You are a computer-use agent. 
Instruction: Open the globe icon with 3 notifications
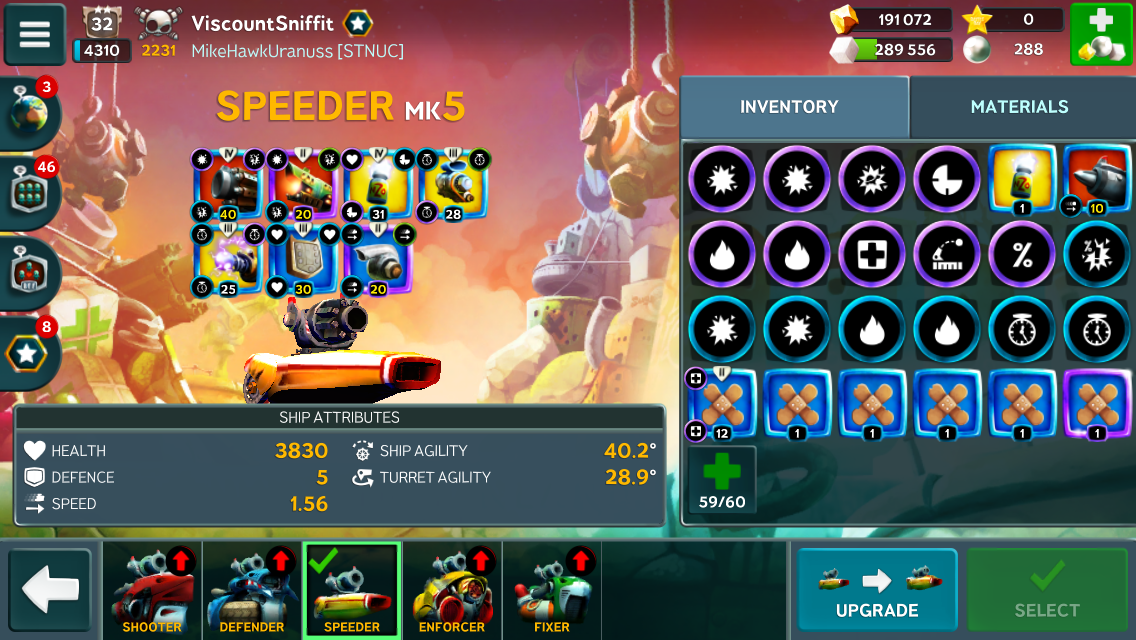[x=30, y=112]
